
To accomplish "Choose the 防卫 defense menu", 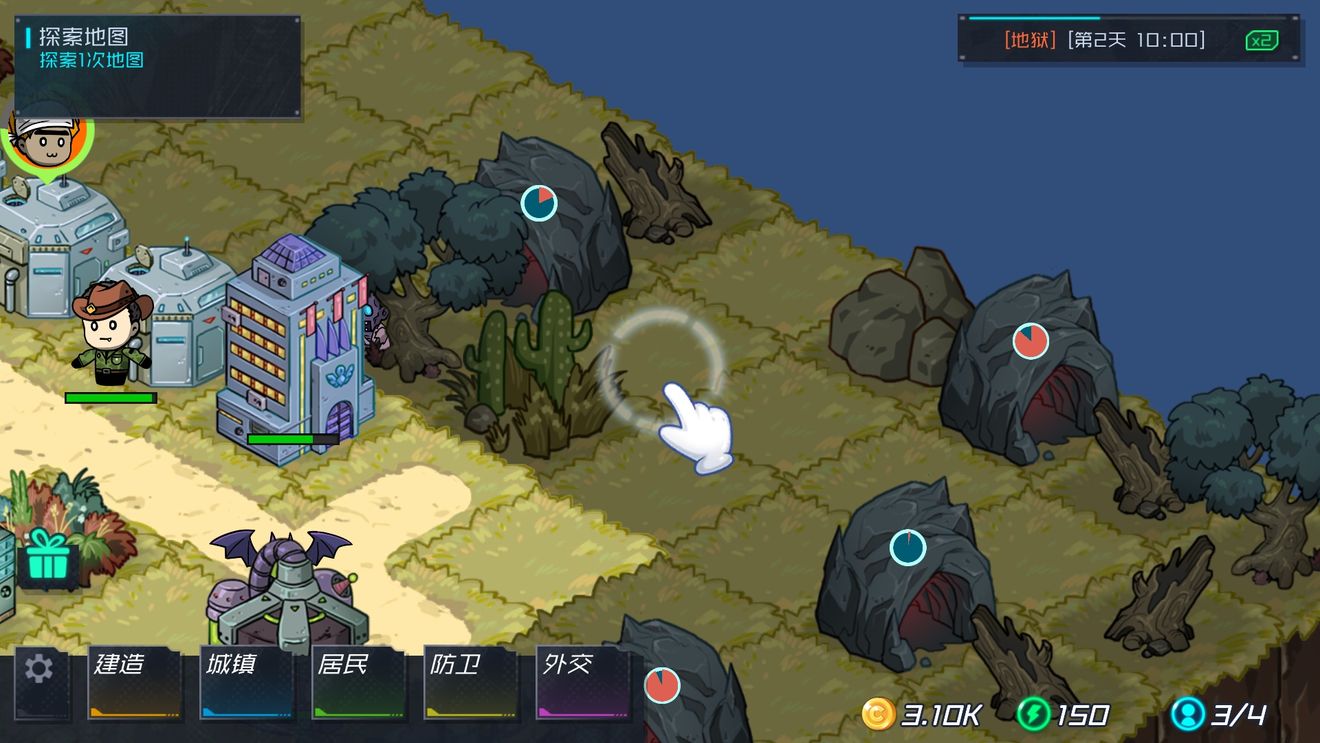I will coord(471,682).
